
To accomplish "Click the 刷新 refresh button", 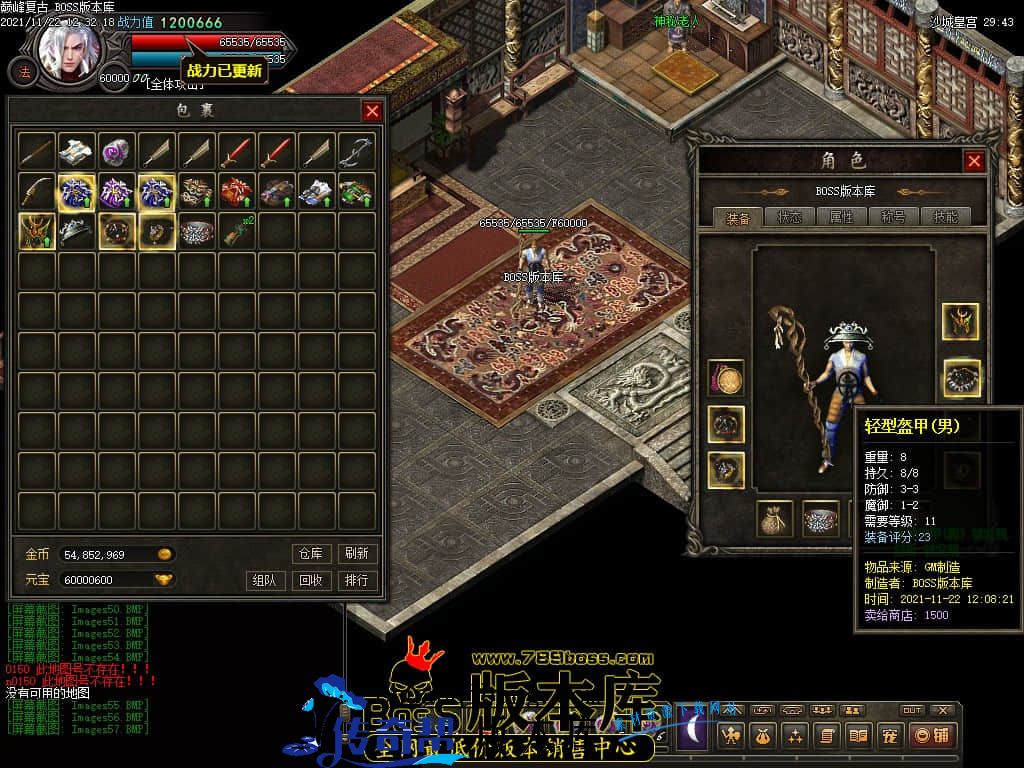I will (356, 553).
